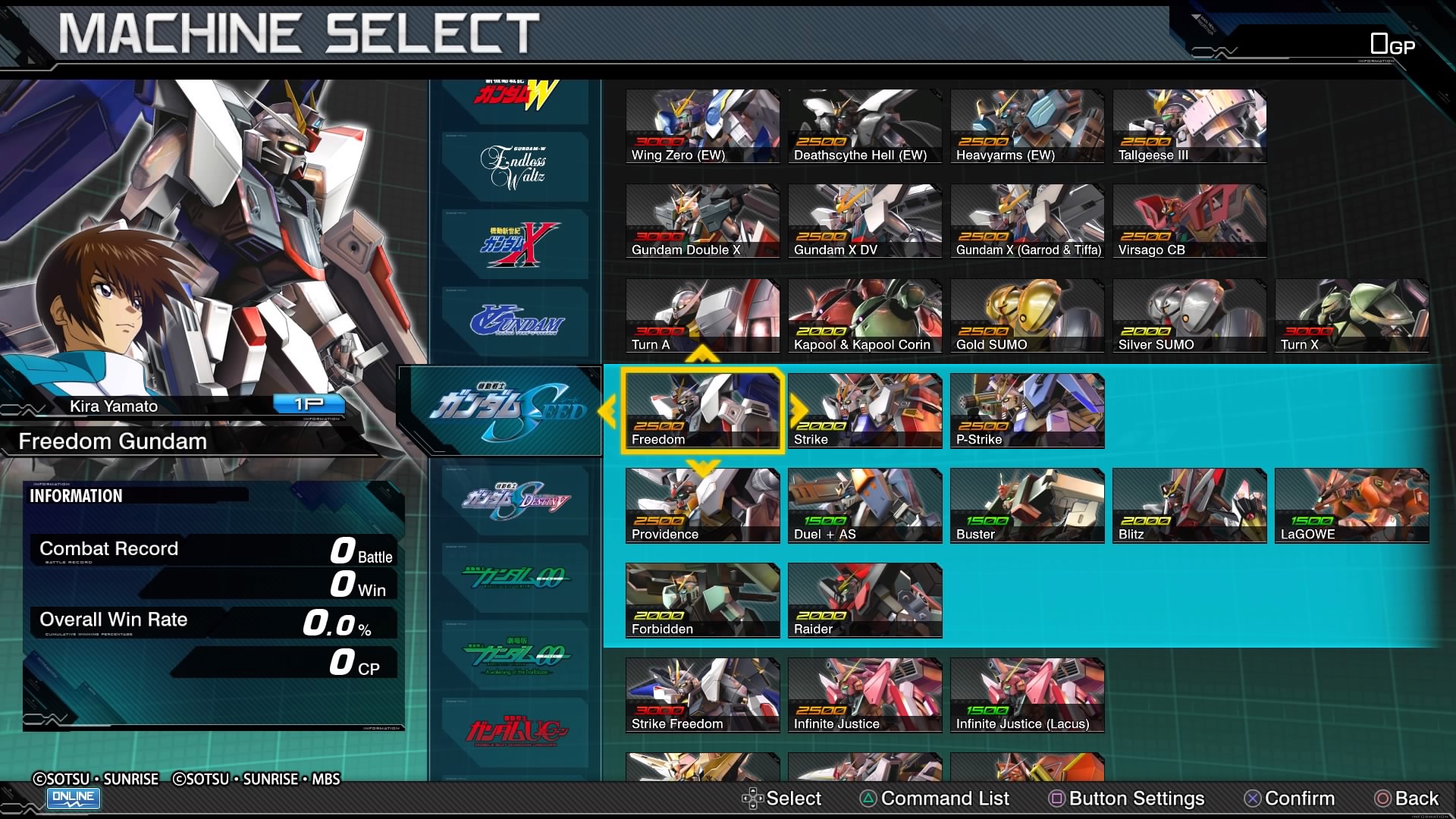This screenshot has width=1456, height=819.
Task: Click the upward arrow above Freedom
Action: [702, 353]
